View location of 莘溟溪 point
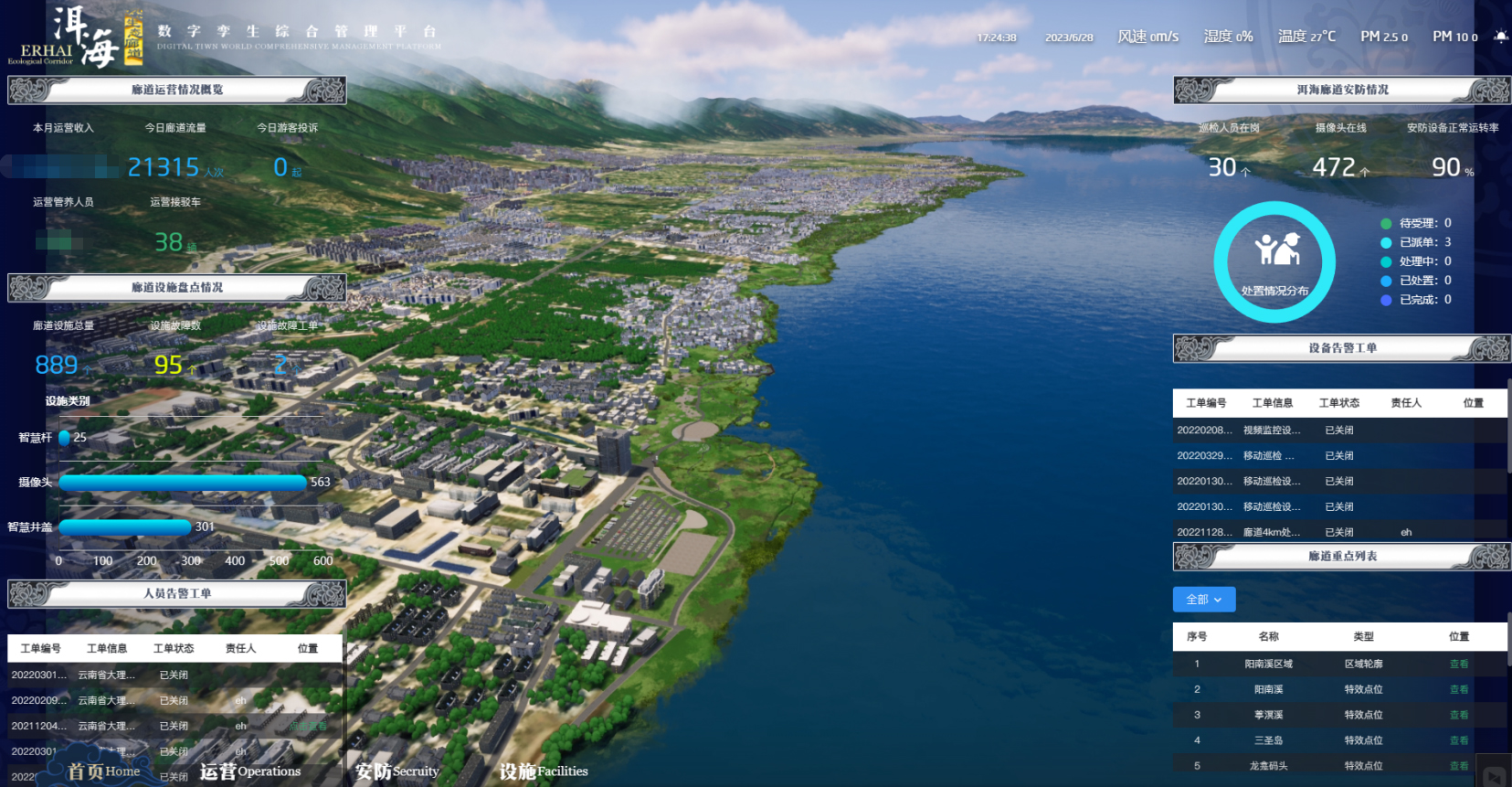This screenshot has height=787, width=1512. [1458, 715]
